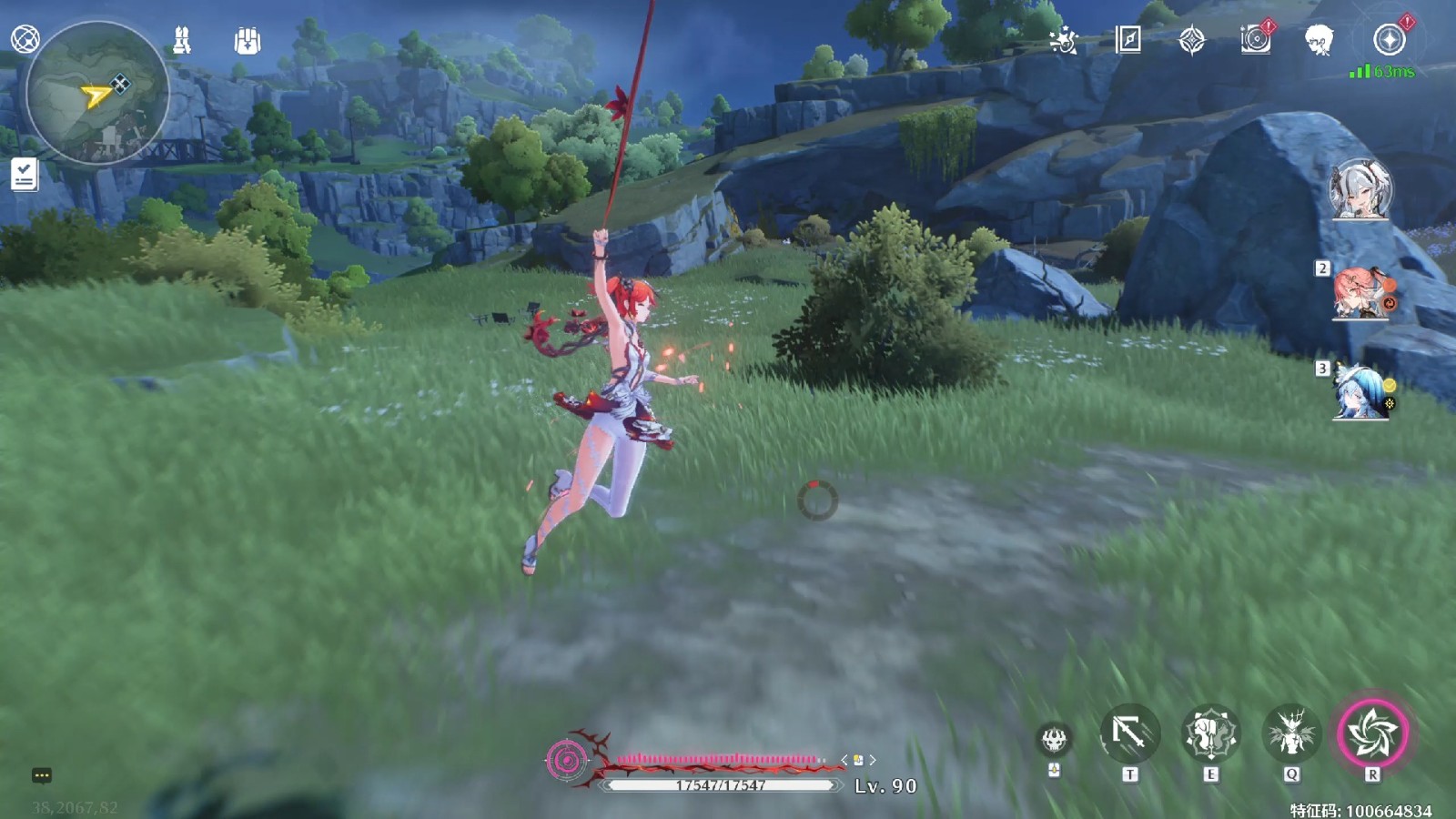The image size is (1456, 819).
Task: Open the circular minimap
Action: pyautogui.click(x=97, y=93)
